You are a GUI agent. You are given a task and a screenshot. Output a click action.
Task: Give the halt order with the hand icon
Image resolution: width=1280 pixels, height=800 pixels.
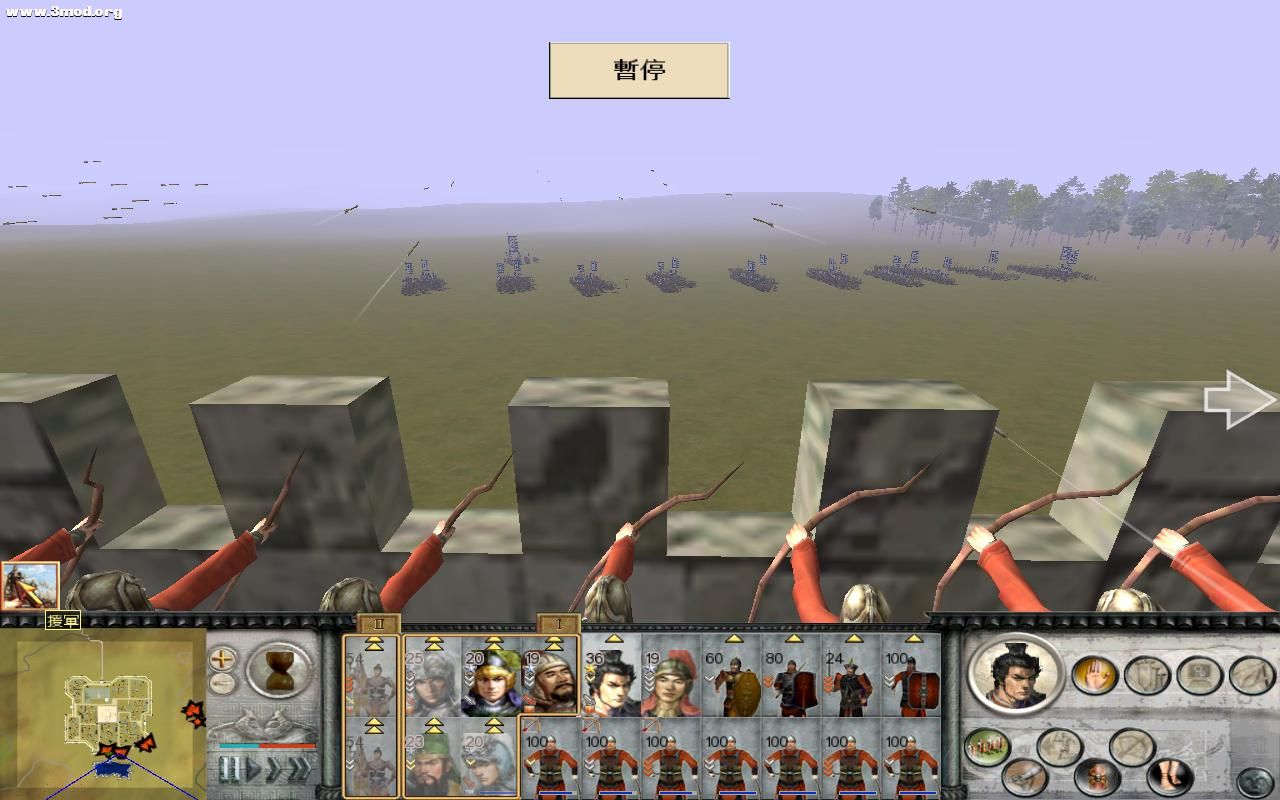[1096, 676]
